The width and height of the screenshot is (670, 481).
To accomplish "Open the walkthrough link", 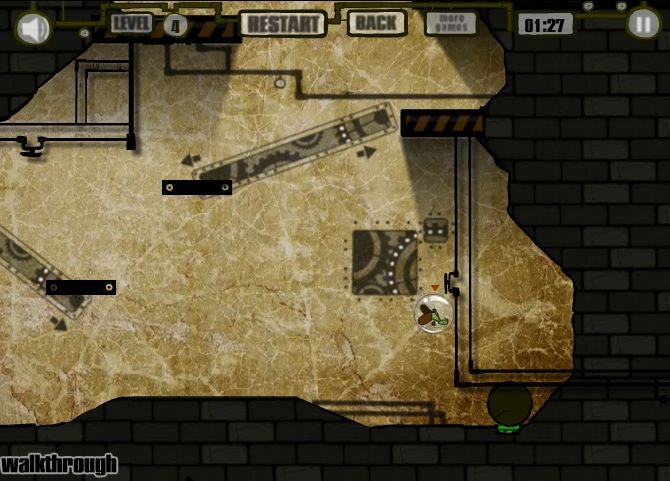I will pos(59,465).
